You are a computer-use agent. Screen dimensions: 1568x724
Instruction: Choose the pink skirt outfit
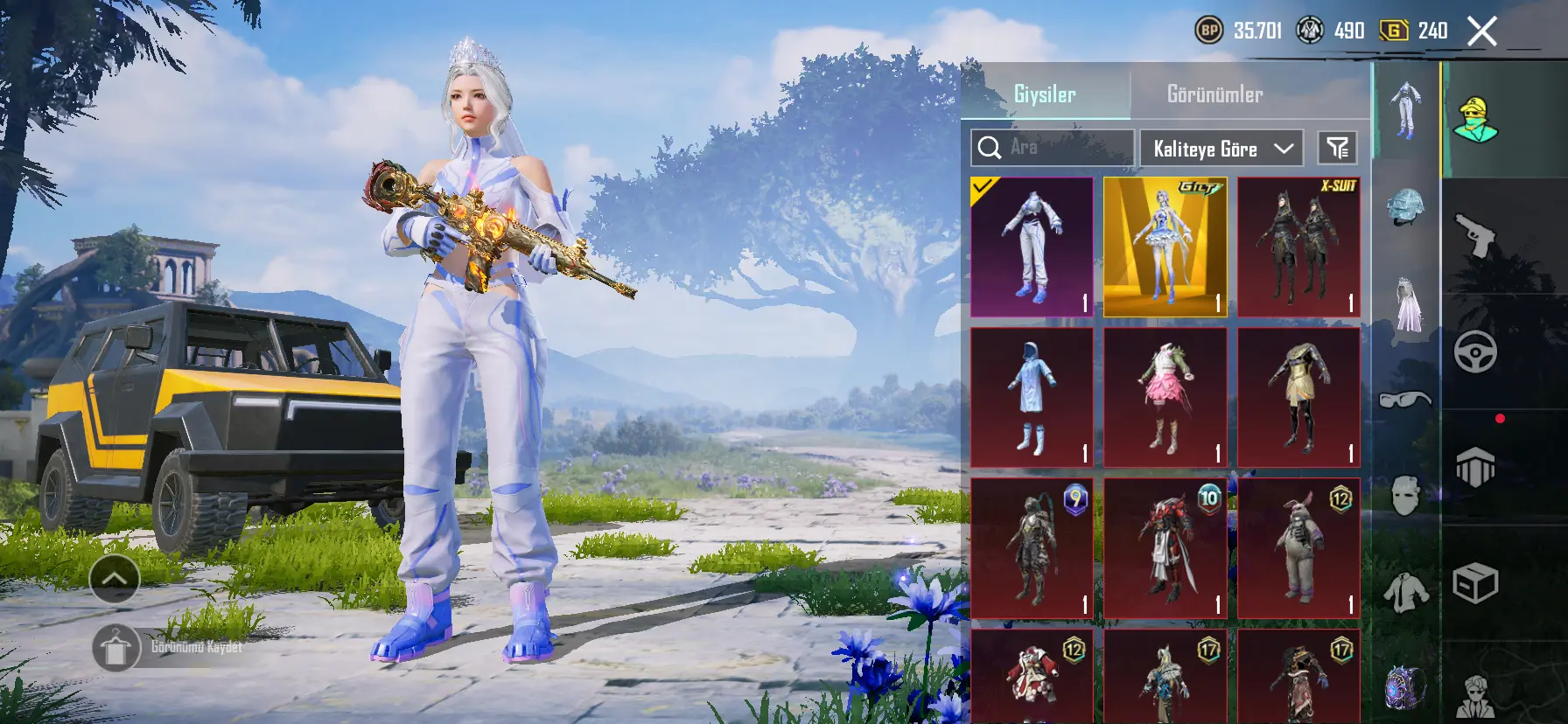[1165, 397]
